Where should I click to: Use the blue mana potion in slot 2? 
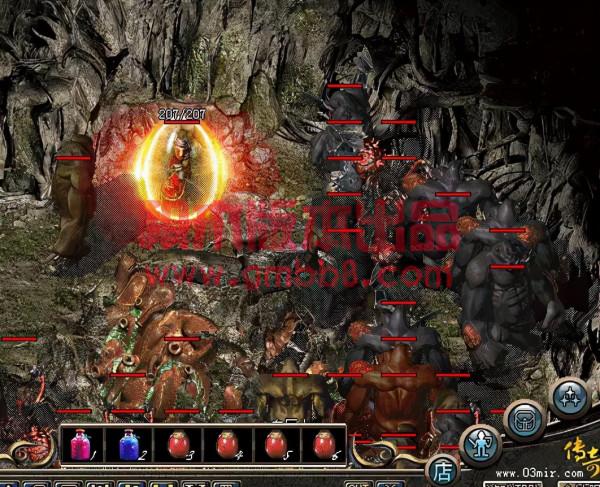click(x=127, y=445)
